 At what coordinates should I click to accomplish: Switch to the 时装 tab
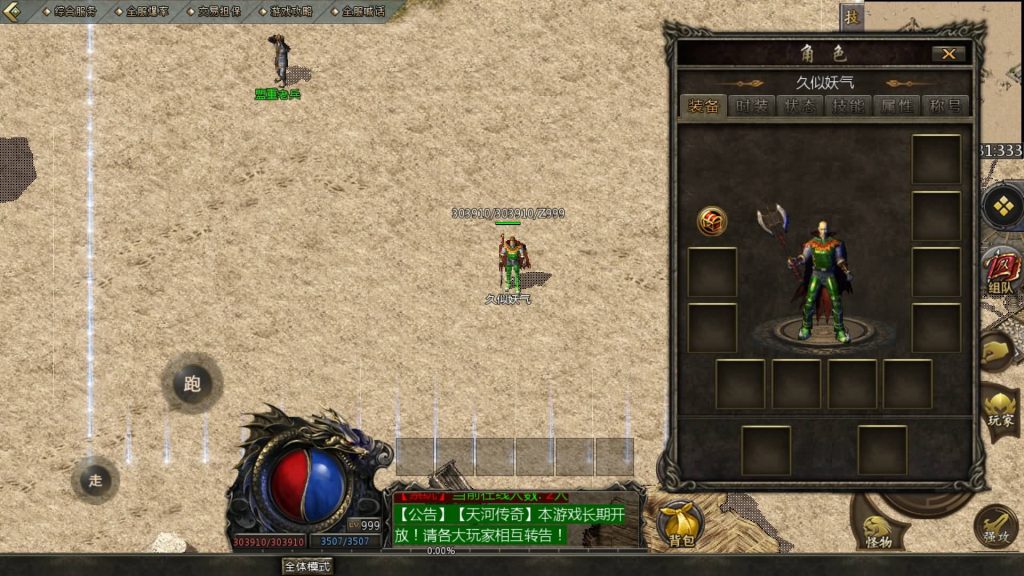(x=751, y=107)
